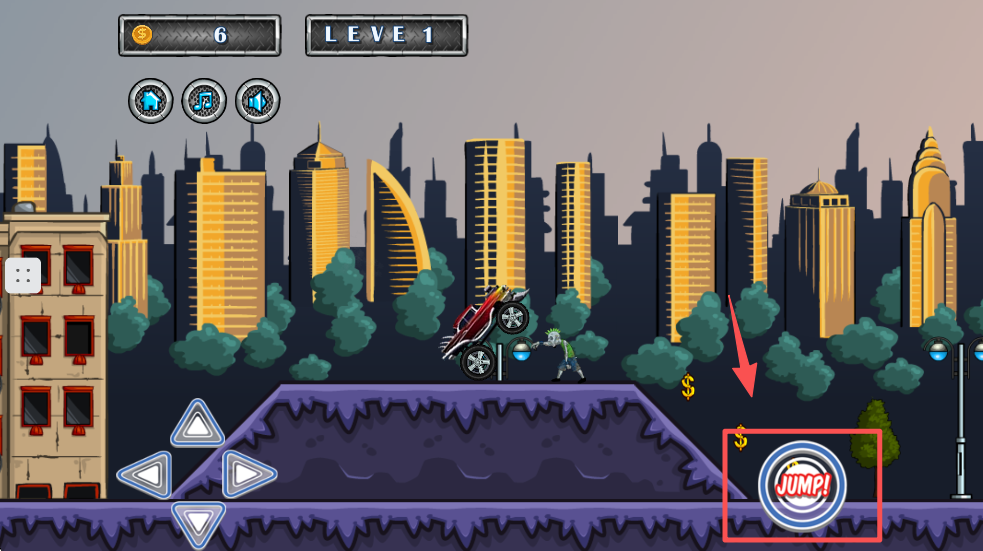This screenshot has height=551, width=983.
Task: Click the up arrow control
Action: 198,425
